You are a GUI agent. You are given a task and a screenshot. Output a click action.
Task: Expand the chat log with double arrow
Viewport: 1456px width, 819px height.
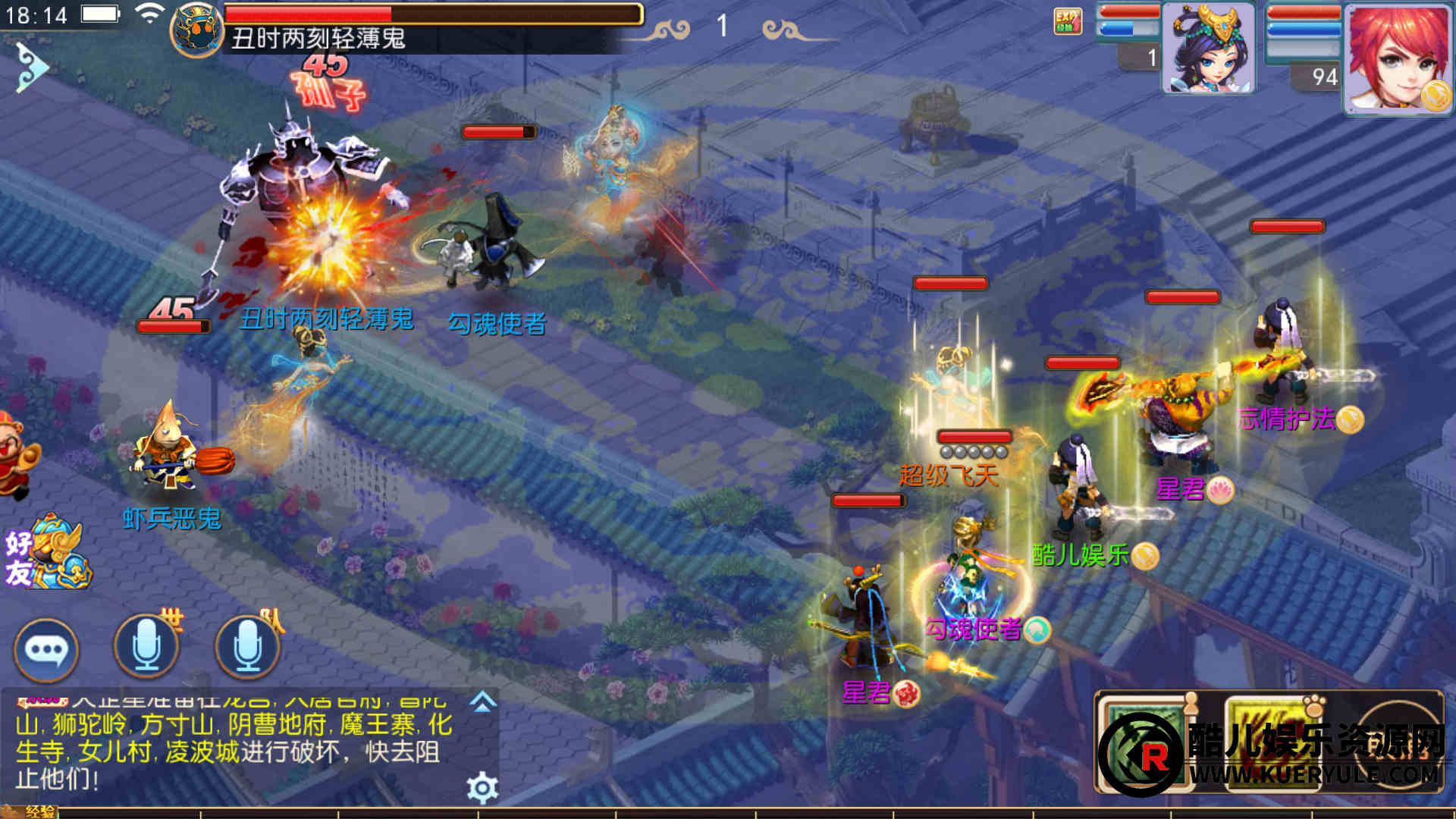[483, 702]
